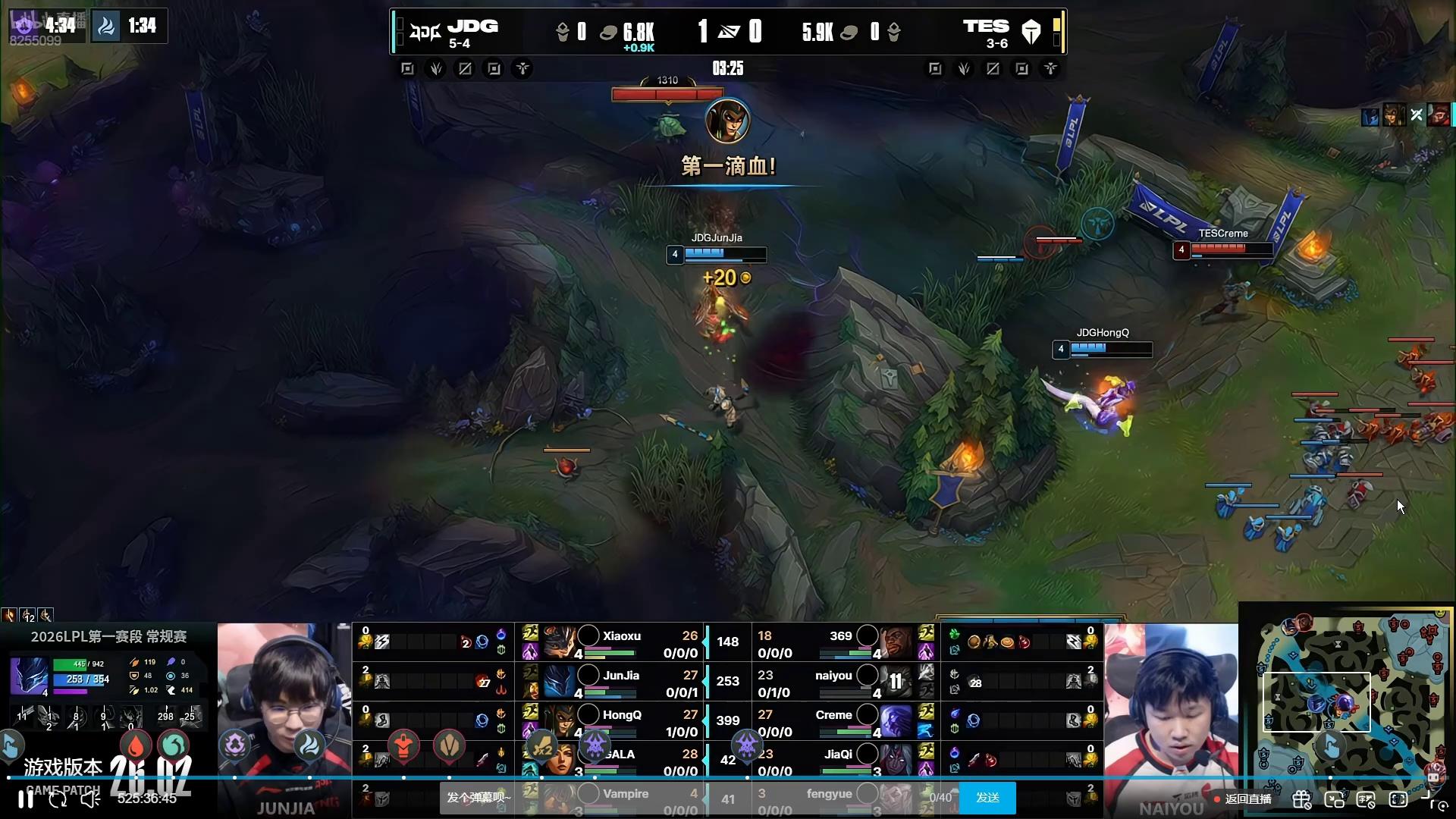The width and height of the screenshot is (1456, 819).
Task: Choose Creme's champion portrait in the scoreboard
Action: 896,721
